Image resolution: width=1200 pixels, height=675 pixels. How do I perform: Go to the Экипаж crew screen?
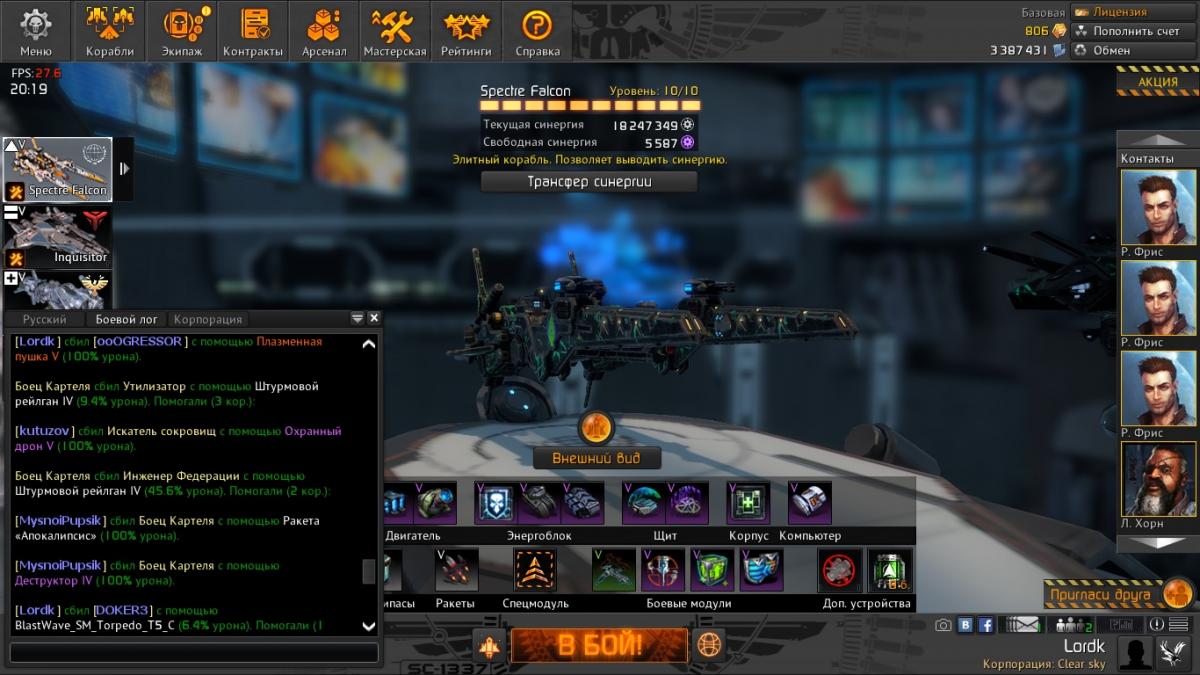181,31
